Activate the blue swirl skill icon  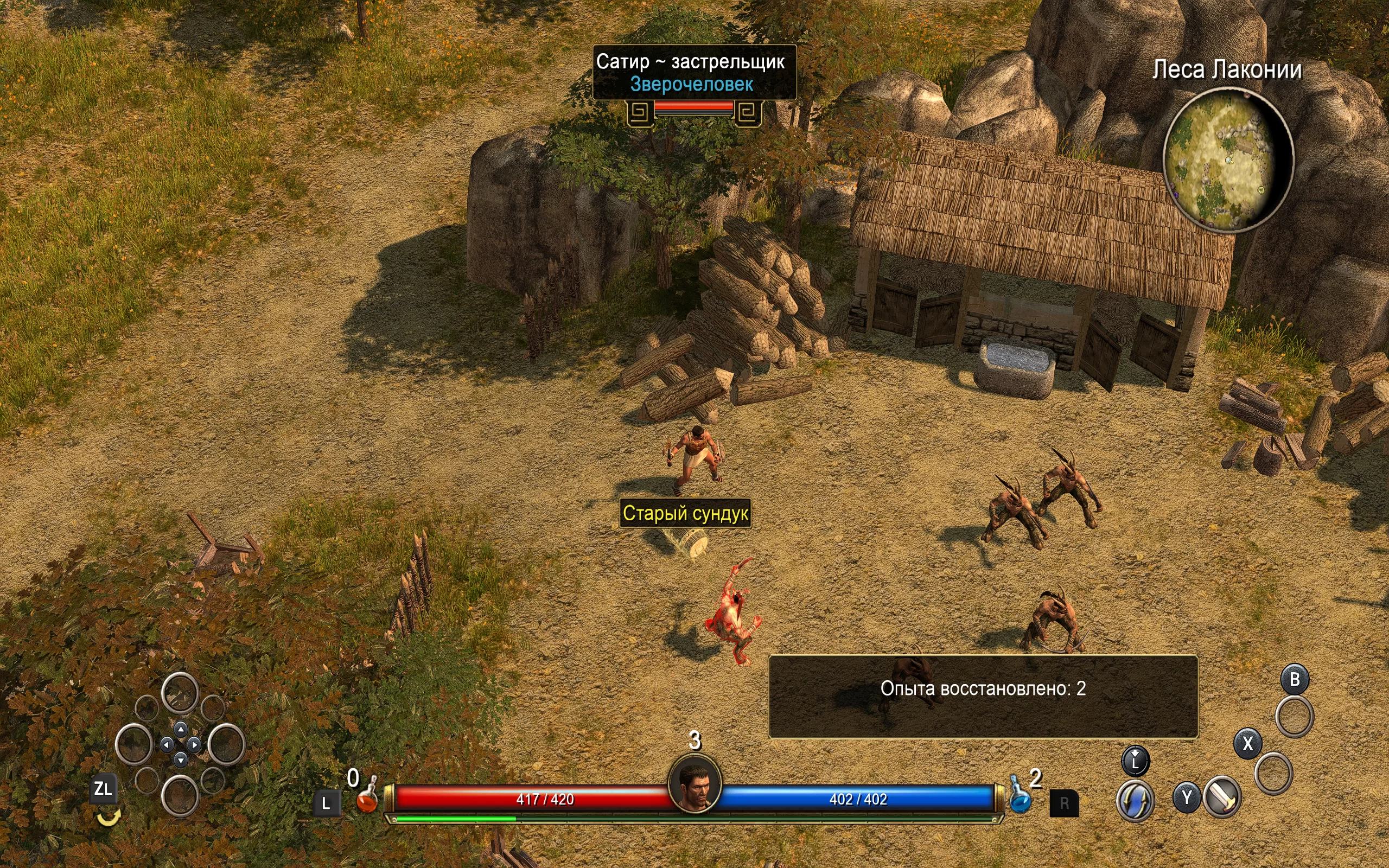1135,800
